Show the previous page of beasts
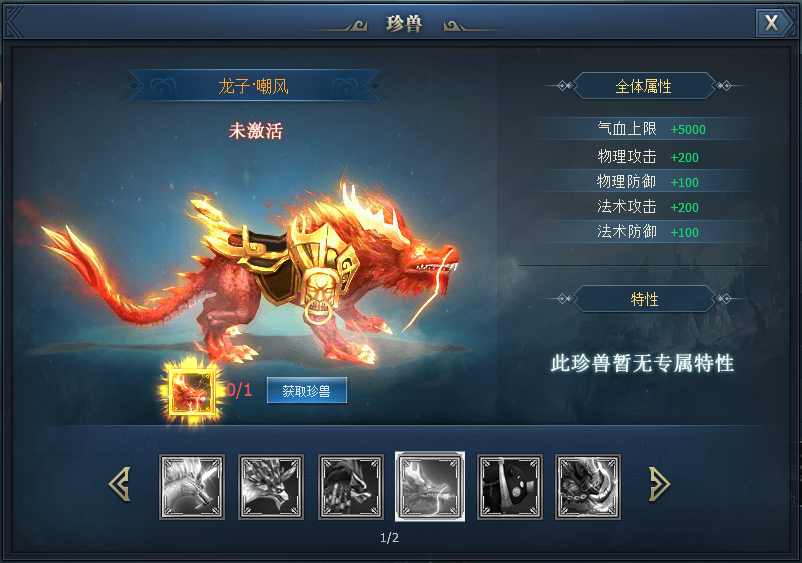802x563 pixels. click(120, 485)
